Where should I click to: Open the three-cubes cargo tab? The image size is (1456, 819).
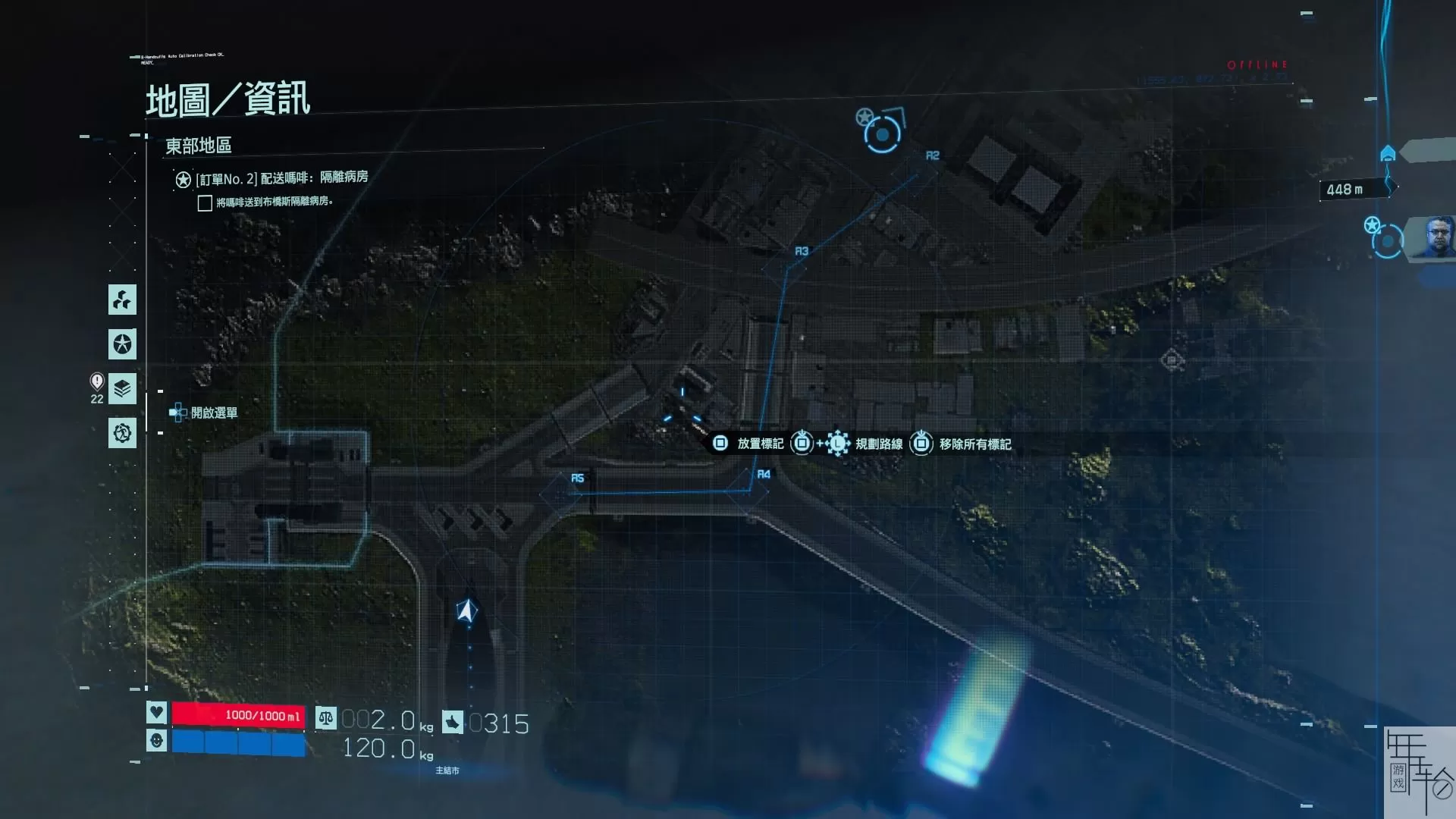[x=122, y=300]
